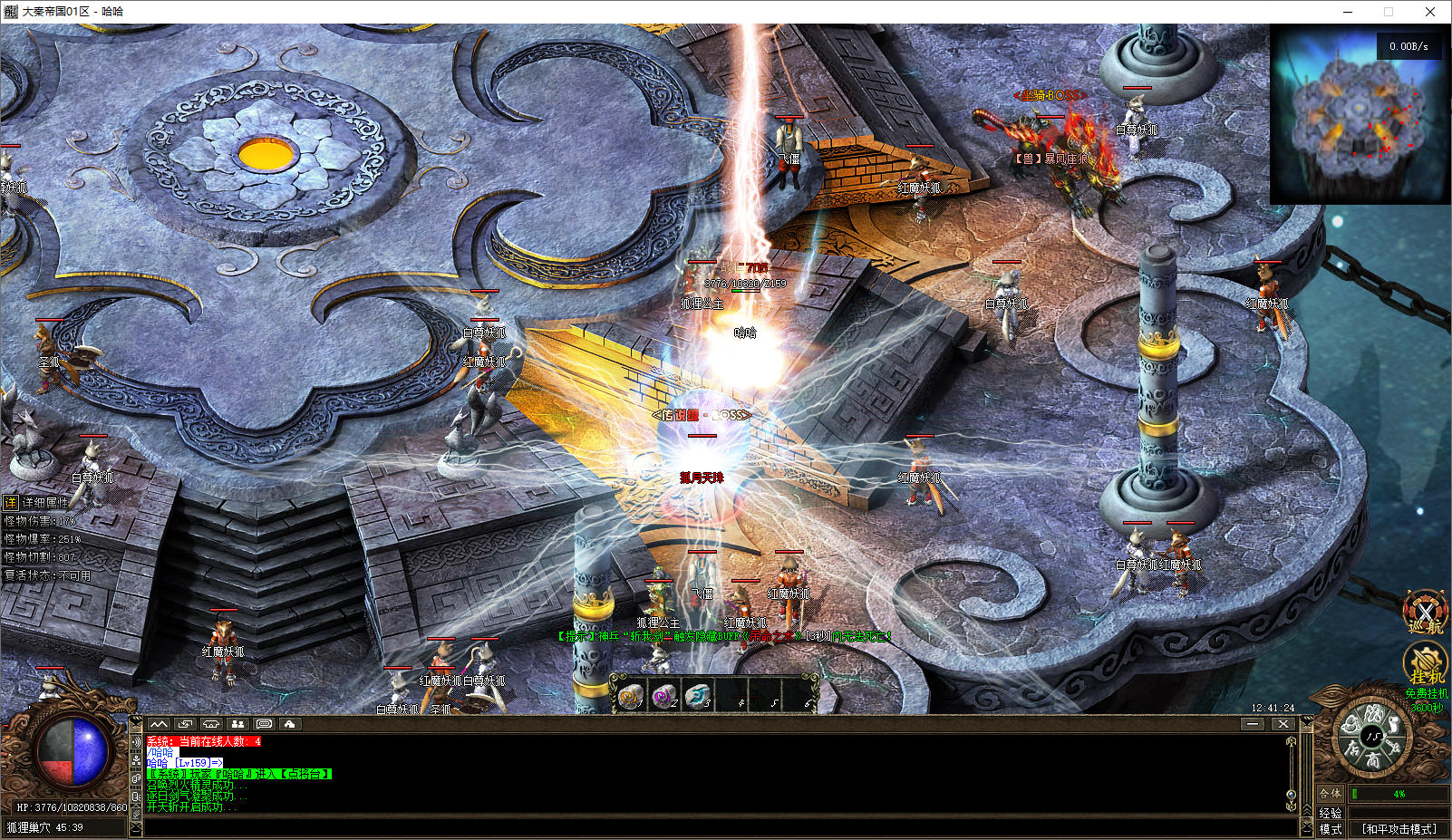Viewport: 1452px width, 840px height.
Task: Start auto-combat with the 挂机 button
Action: 1425,664
